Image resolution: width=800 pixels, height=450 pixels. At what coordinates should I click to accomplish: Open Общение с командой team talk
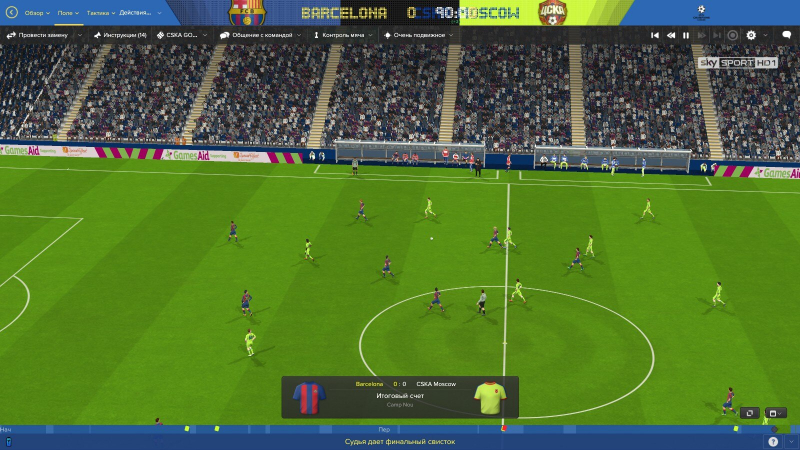point(264,35)
